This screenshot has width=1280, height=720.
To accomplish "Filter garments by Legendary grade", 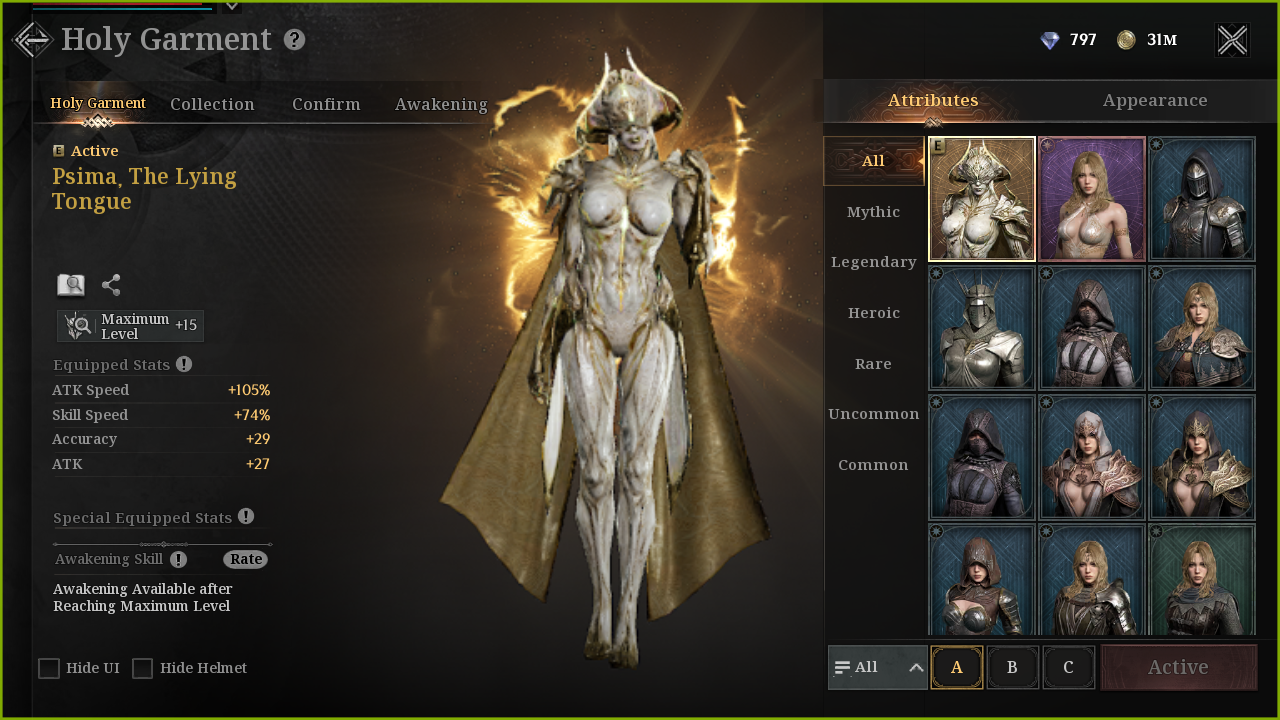I will (x=873, y=262).
